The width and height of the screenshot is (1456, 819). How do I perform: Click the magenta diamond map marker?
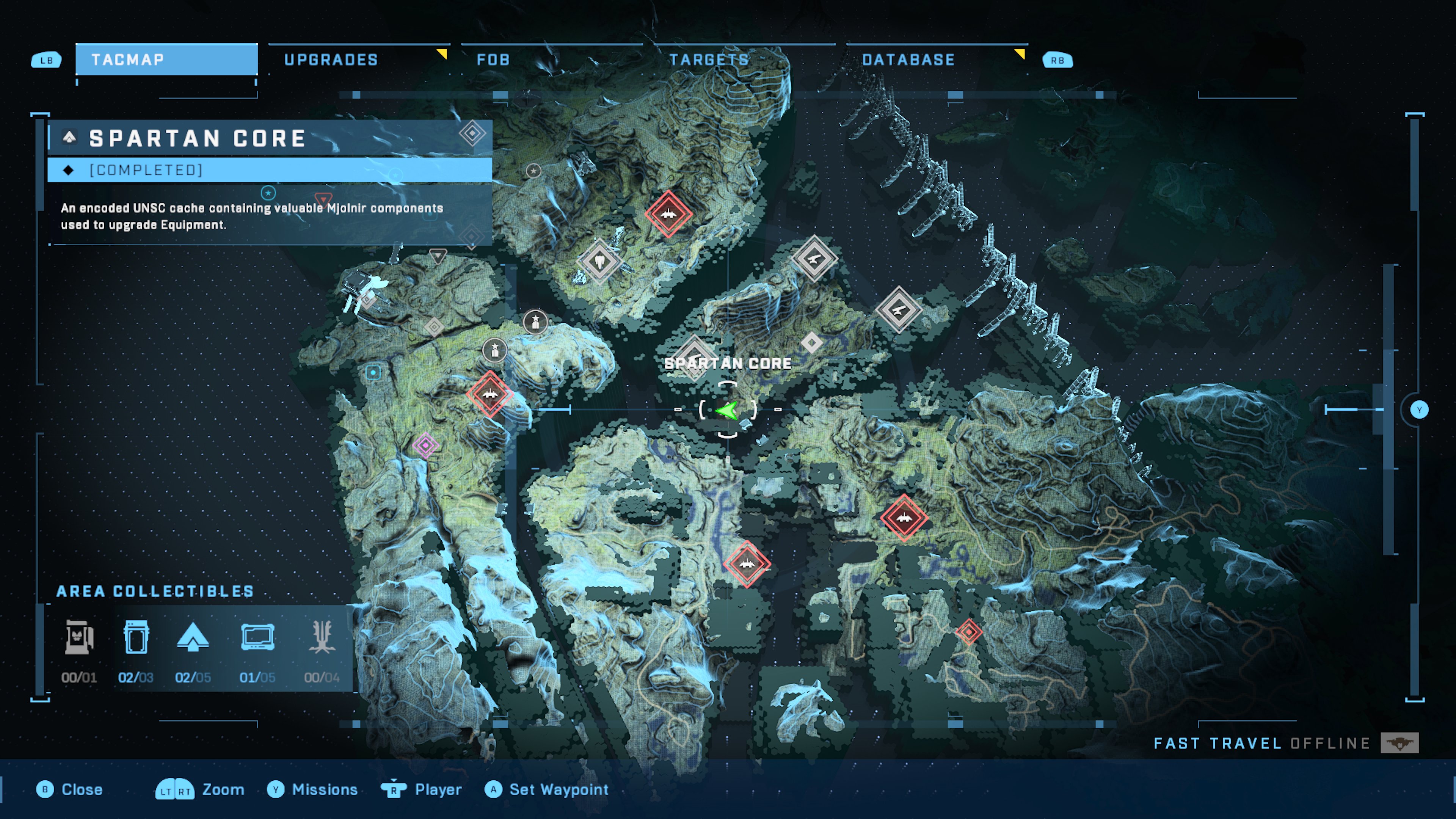pos(425,446)
